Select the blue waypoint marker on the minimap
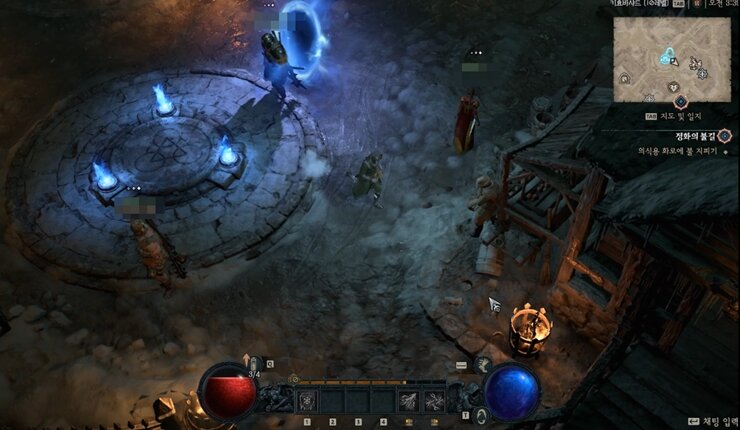740x430 pixels. click(x=665, y=56)
